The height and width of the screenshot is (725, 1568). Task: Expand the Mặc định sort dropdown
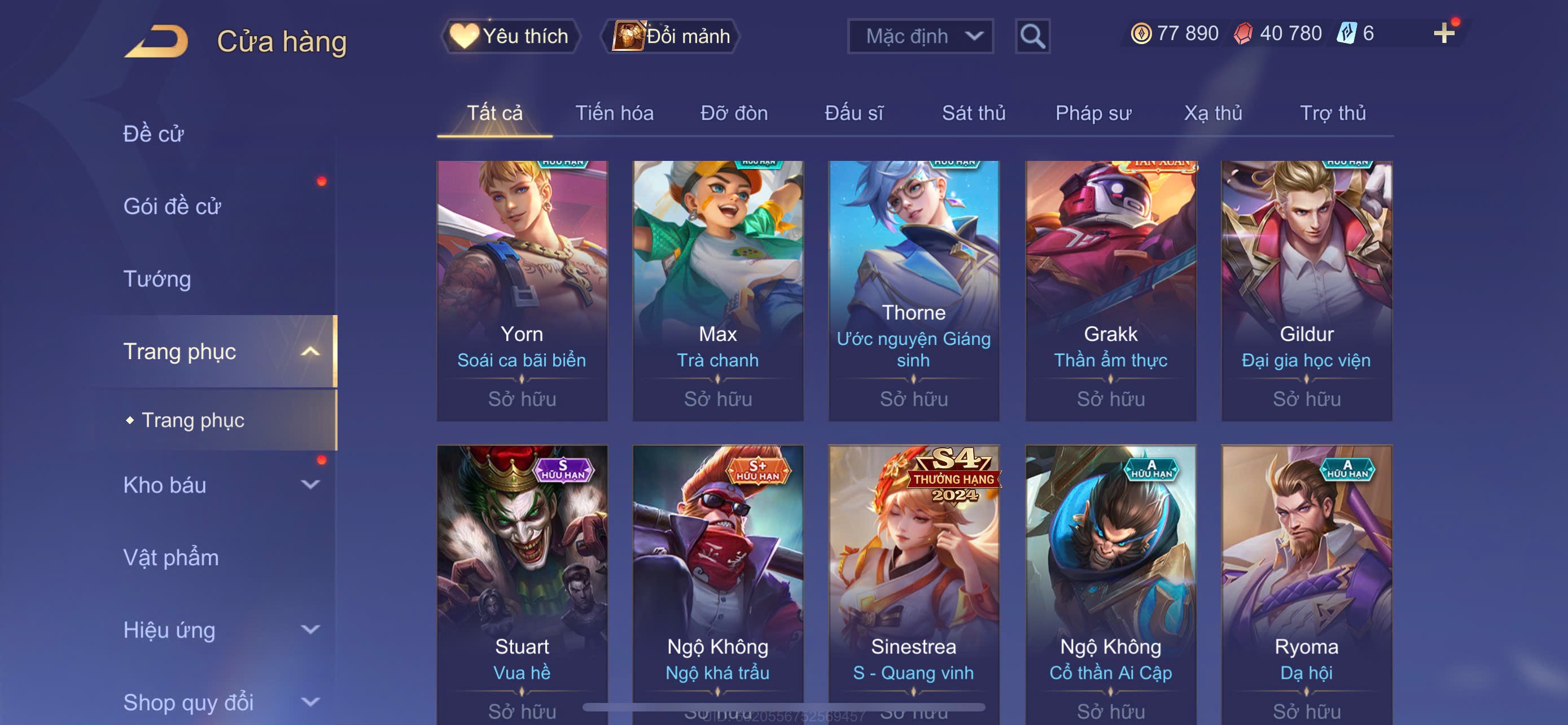pos(919,36)
